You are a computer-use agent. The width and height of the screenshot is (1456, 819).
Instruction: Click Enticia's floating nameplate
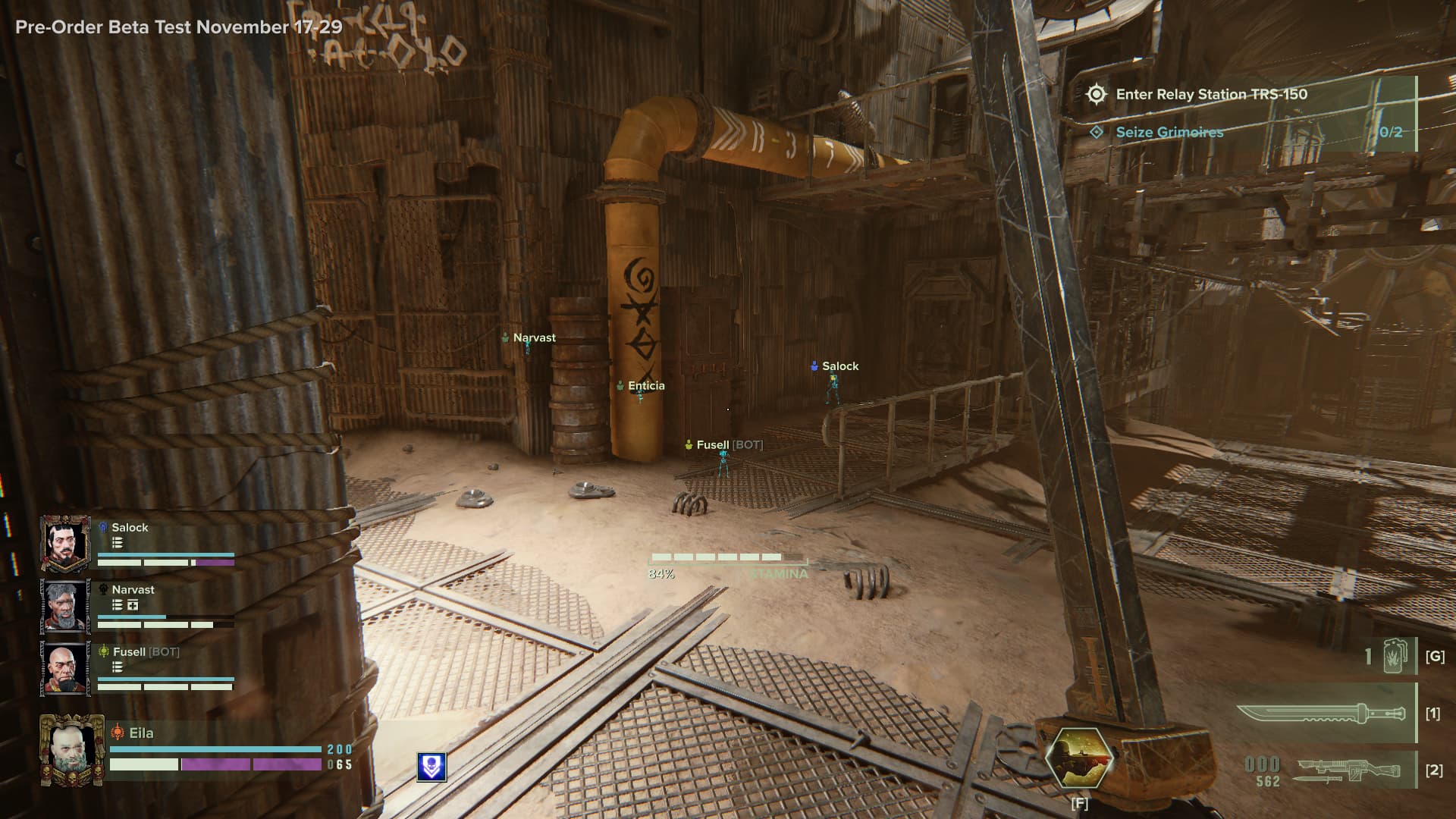[x=645, y=386]
